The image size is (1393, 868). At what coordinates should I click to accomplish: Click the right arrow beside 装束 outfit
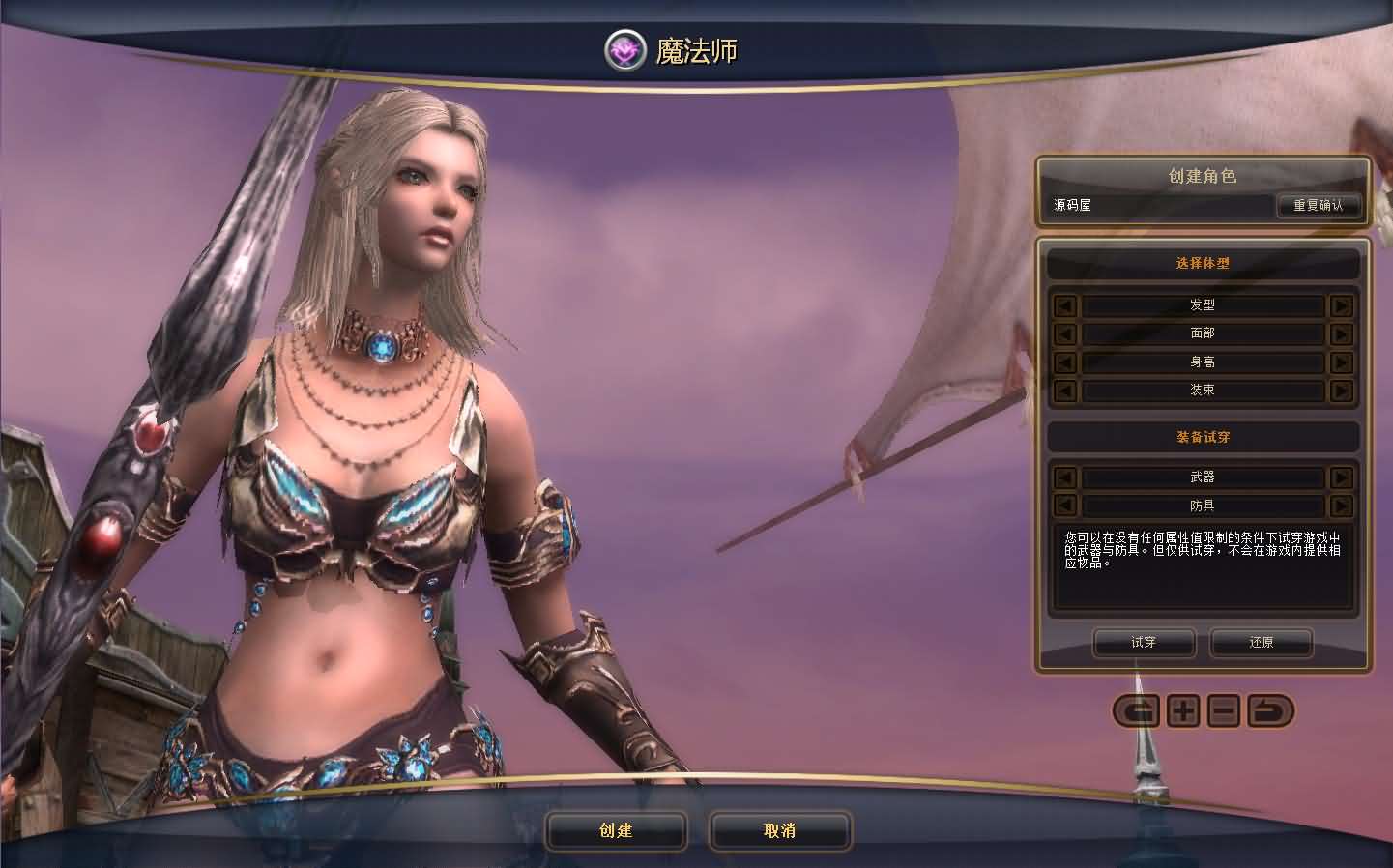1342,391
